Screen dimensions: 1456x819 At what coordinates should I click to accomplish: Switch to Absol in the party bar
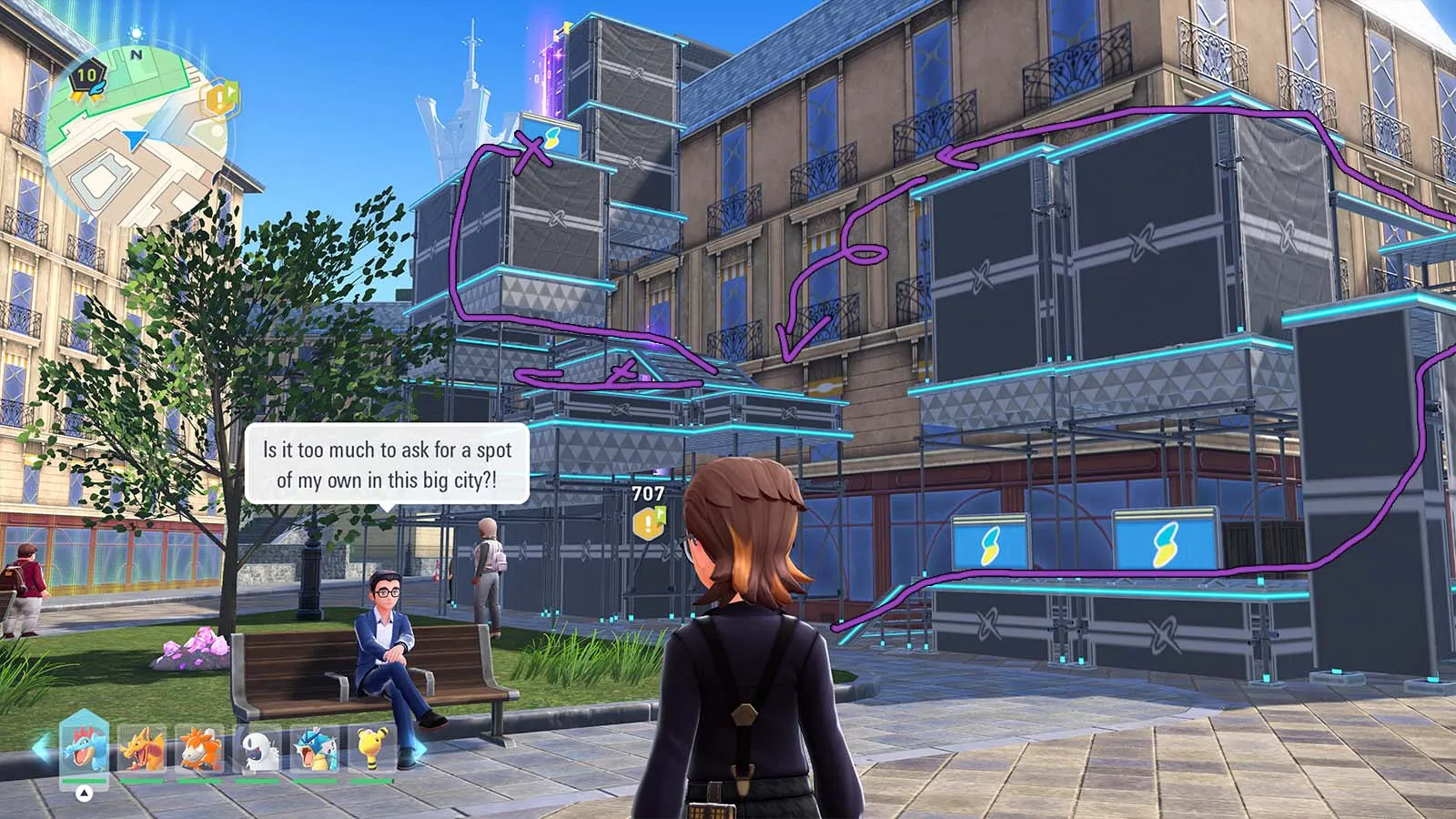[258, 750]
